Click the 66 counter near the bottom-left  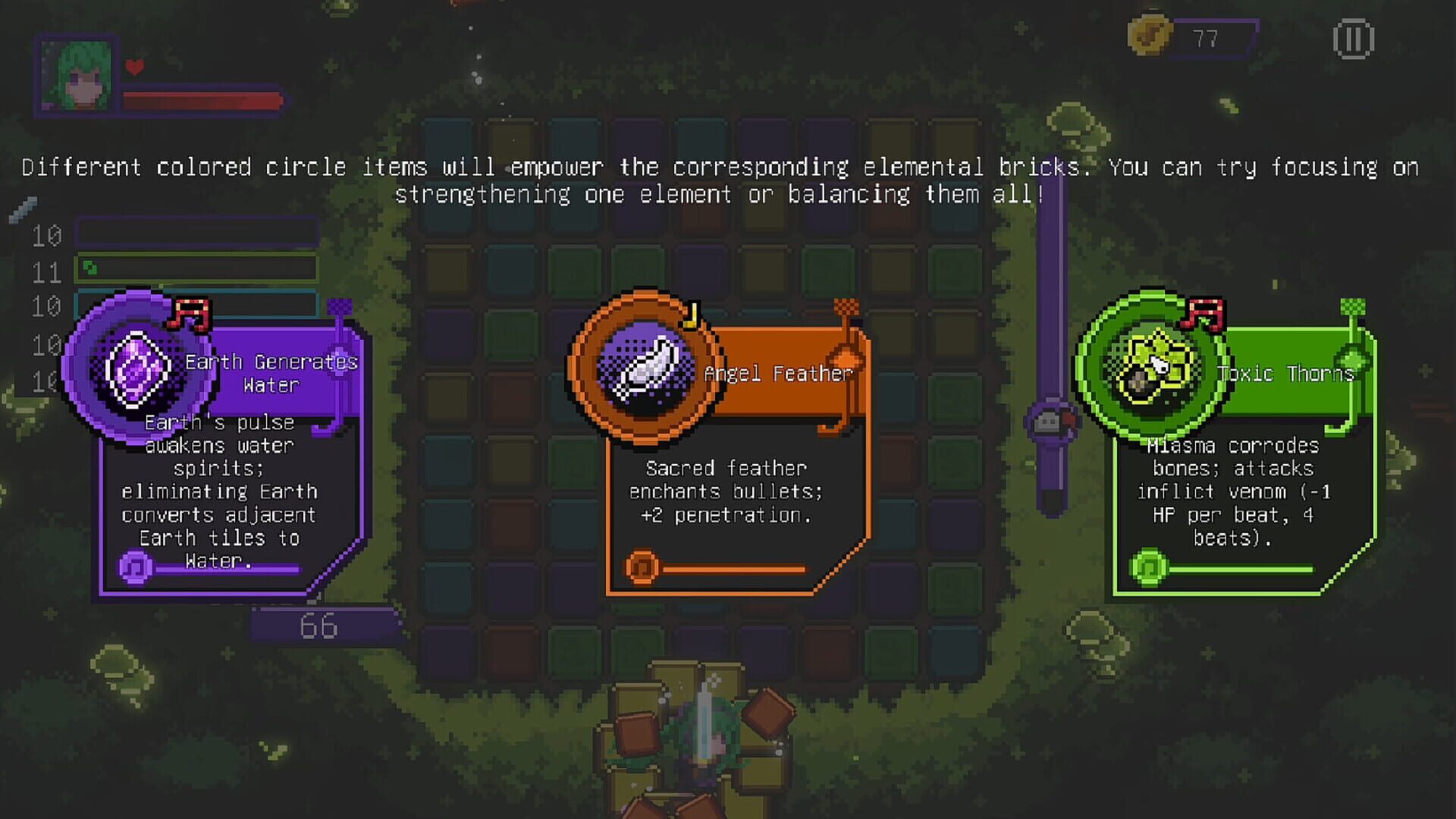(318, 626)
